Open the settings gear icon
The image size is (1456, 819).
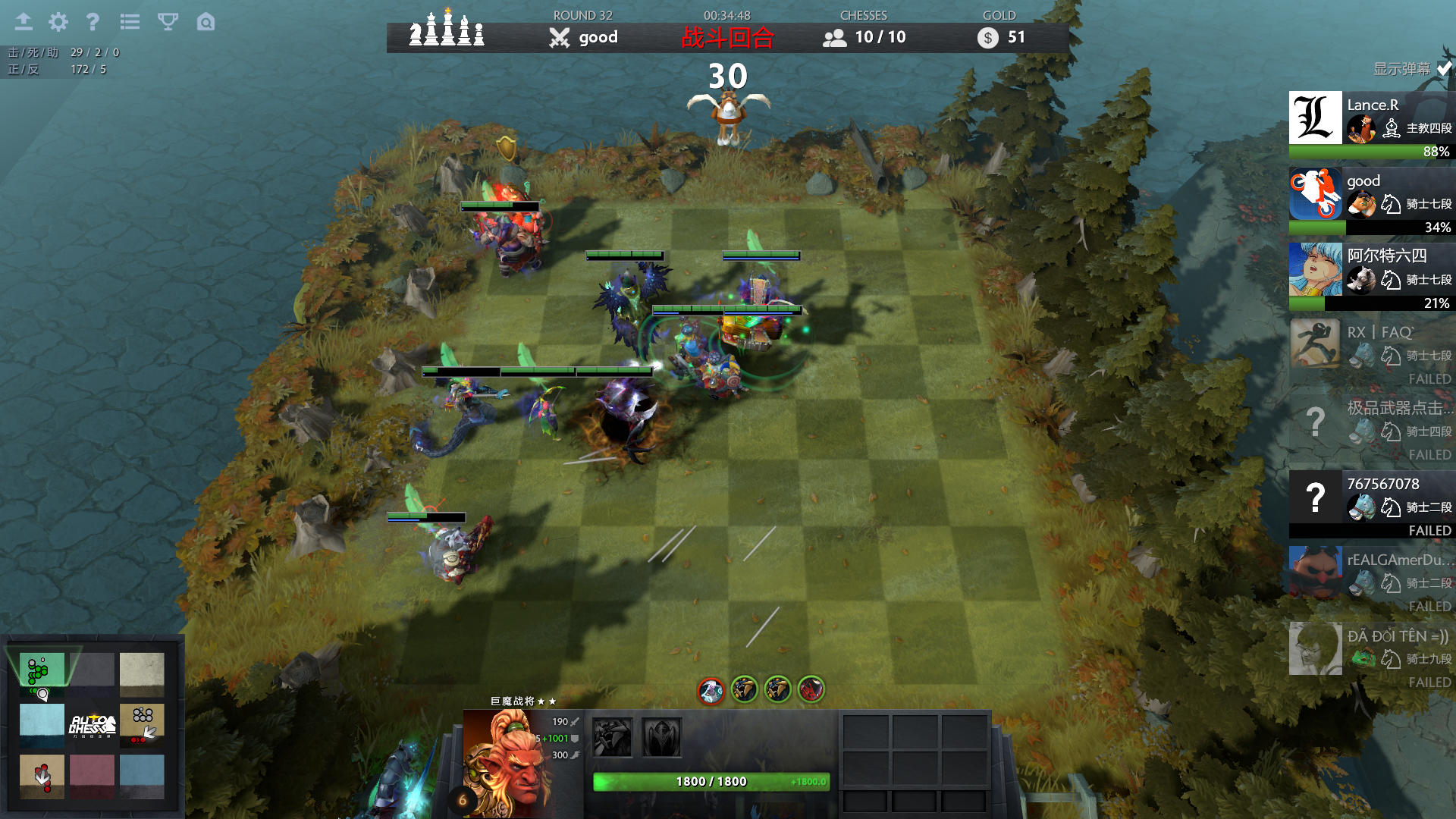click(x=58, y=22)
